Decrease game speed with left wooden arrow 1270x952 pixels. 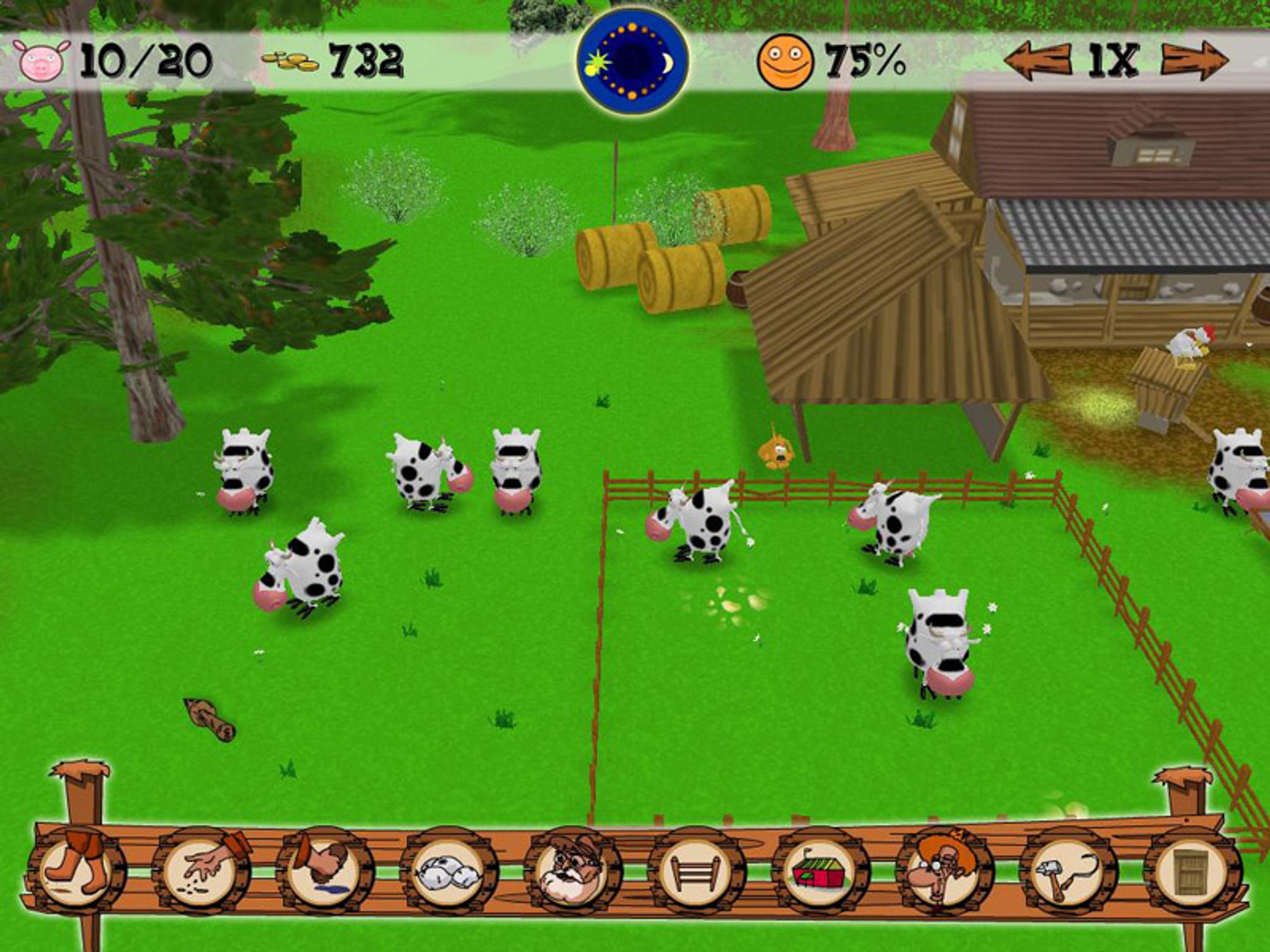1036,62
